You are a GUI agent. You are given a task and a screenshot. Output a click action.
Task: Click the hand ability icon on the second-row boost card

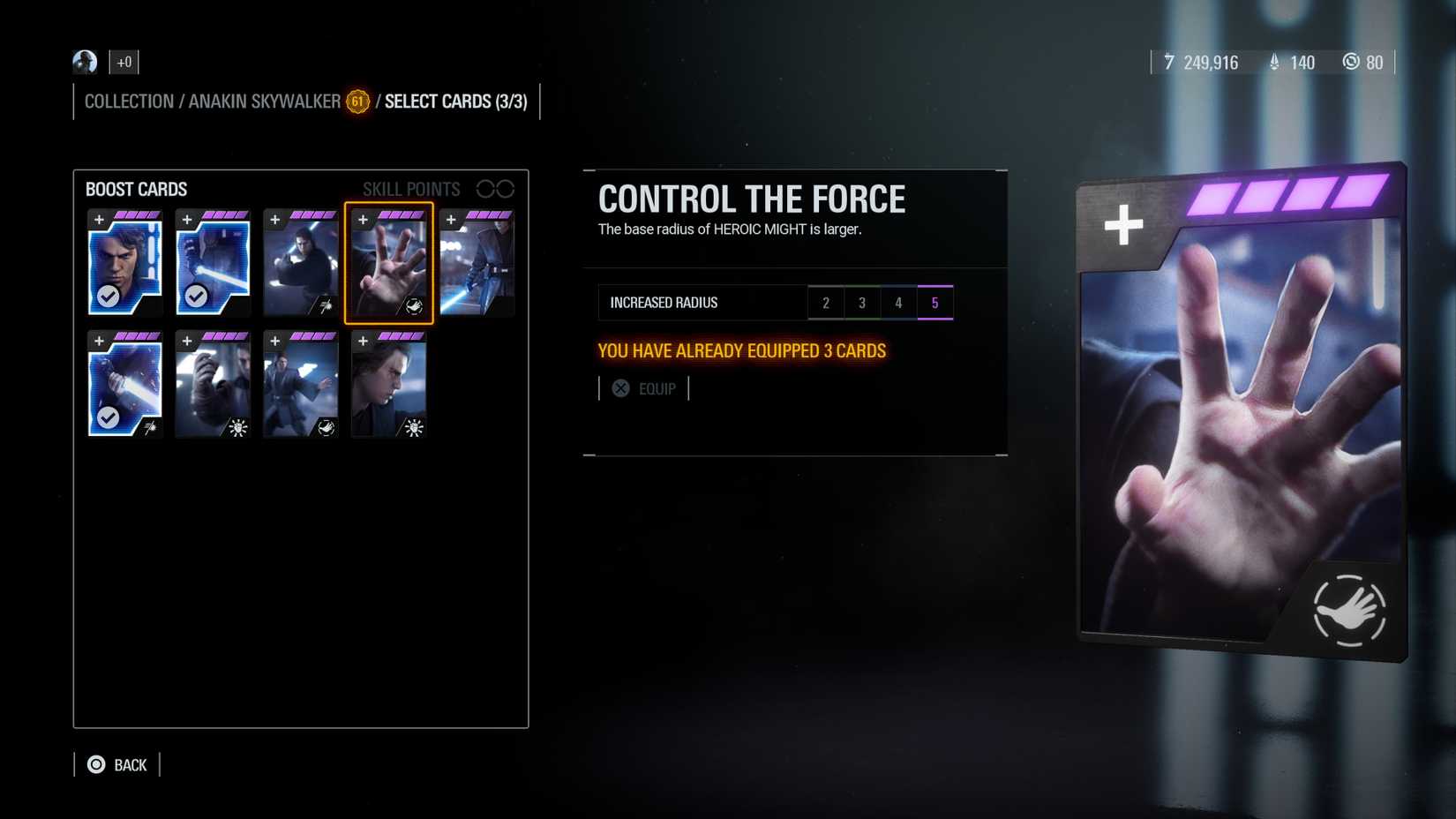pos(325,428)
